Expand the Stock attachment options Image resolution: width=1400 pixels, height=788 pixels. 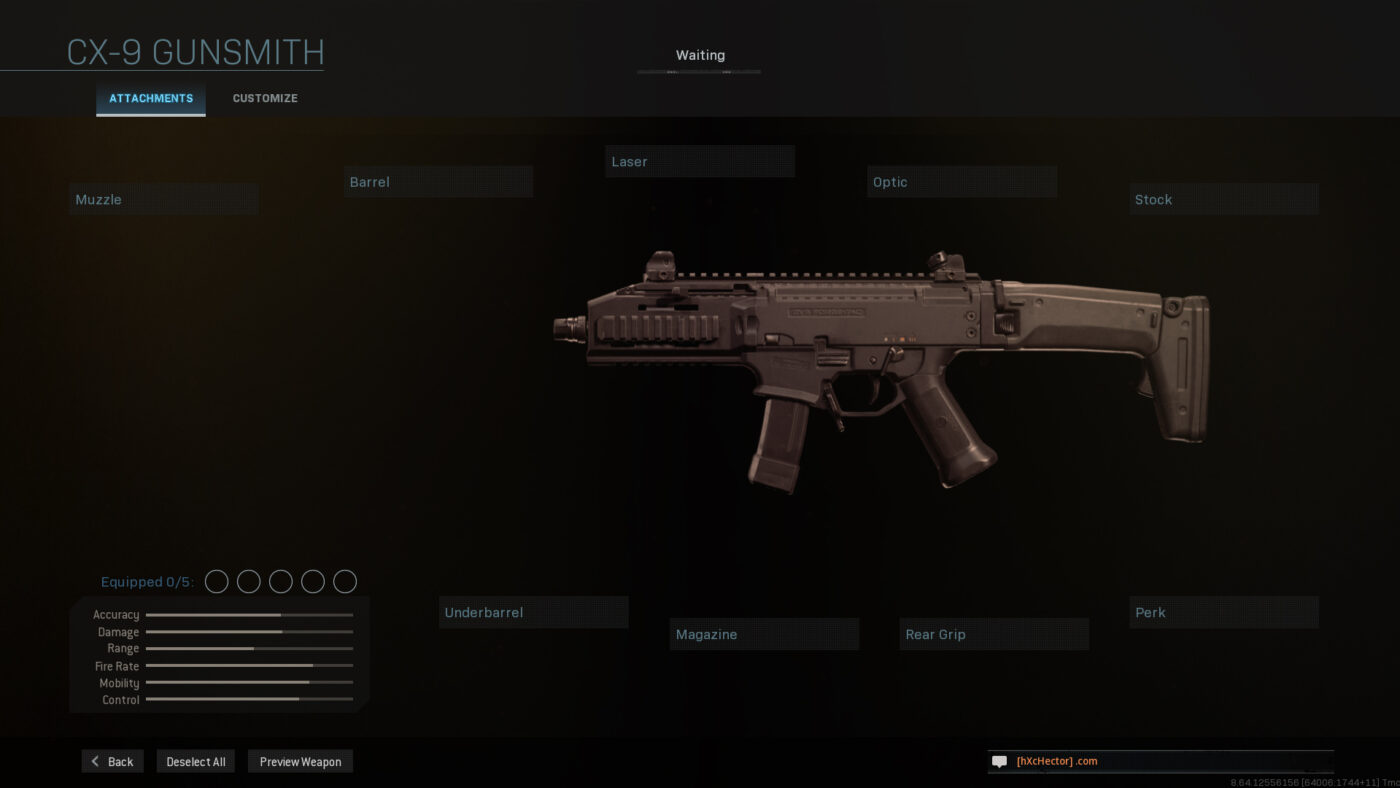click(1223, 198)
